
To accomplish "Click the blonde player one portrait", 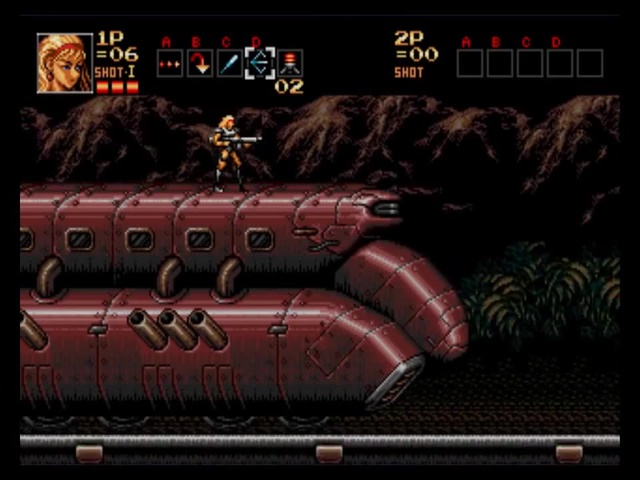I will point(64,63).
